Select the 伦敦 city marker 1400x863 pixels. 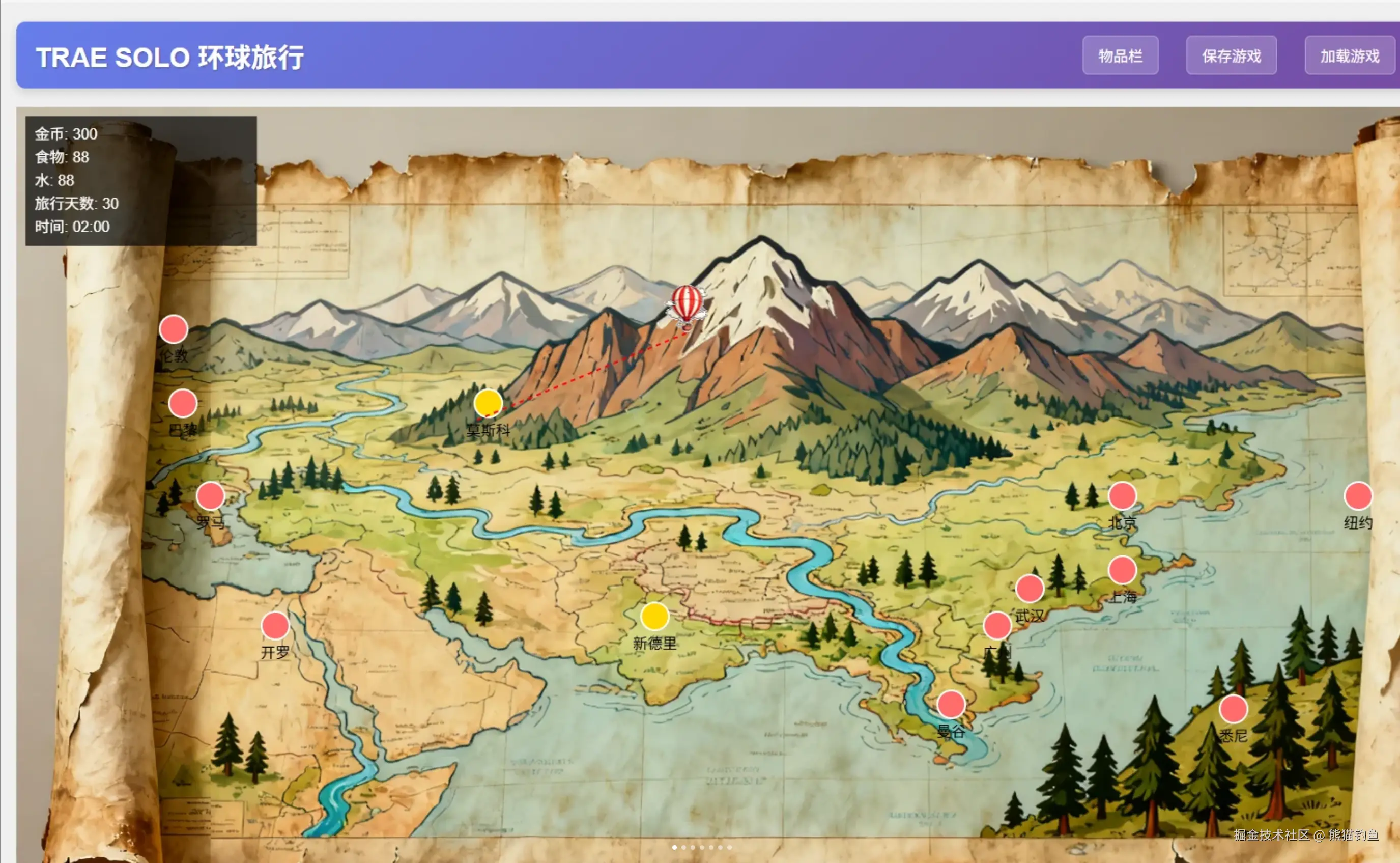pos(174,329)
